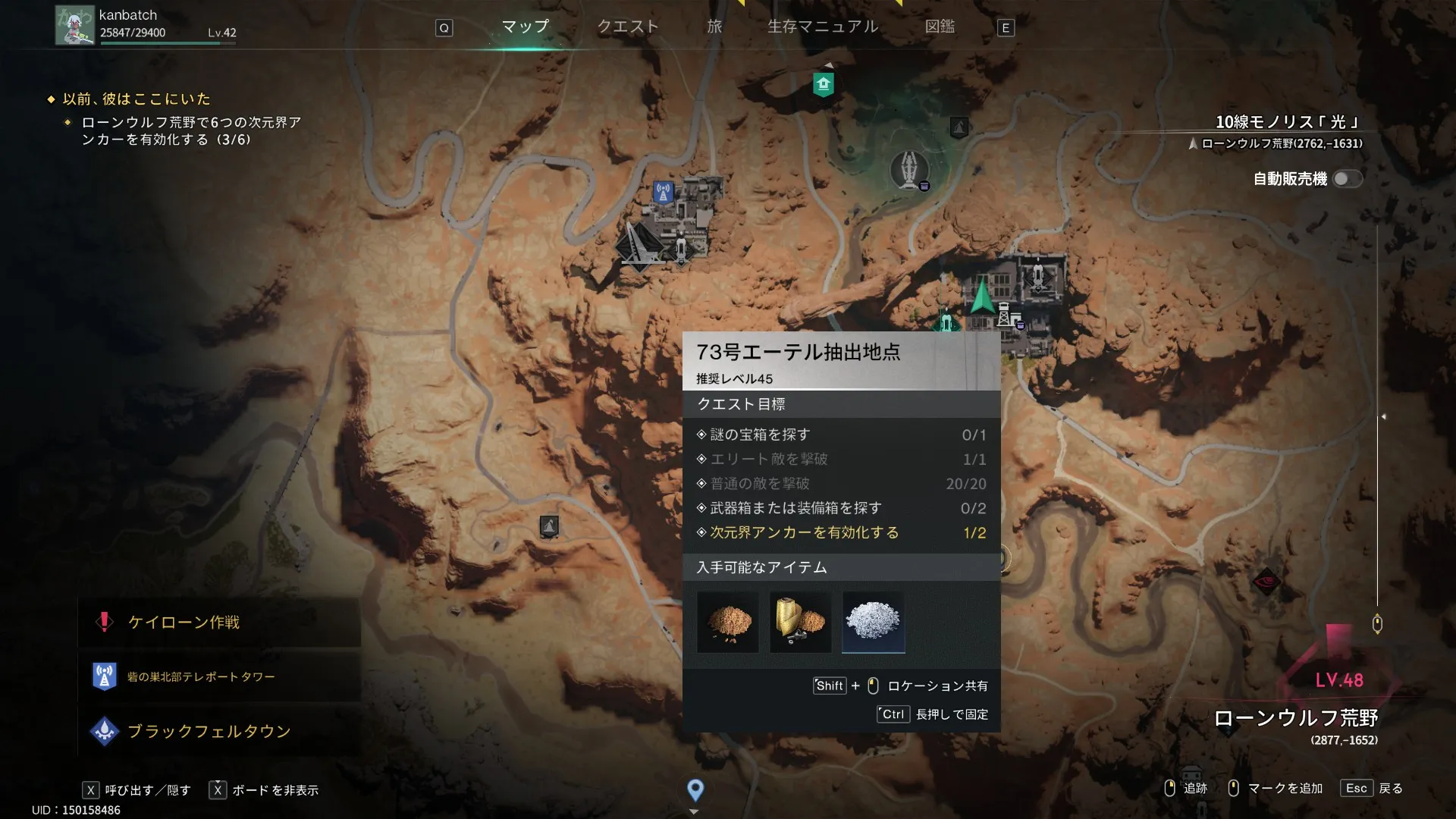Switch to the クエスト tab
This screenshot has width=1456, height=819.
click(x=627, y=27)
